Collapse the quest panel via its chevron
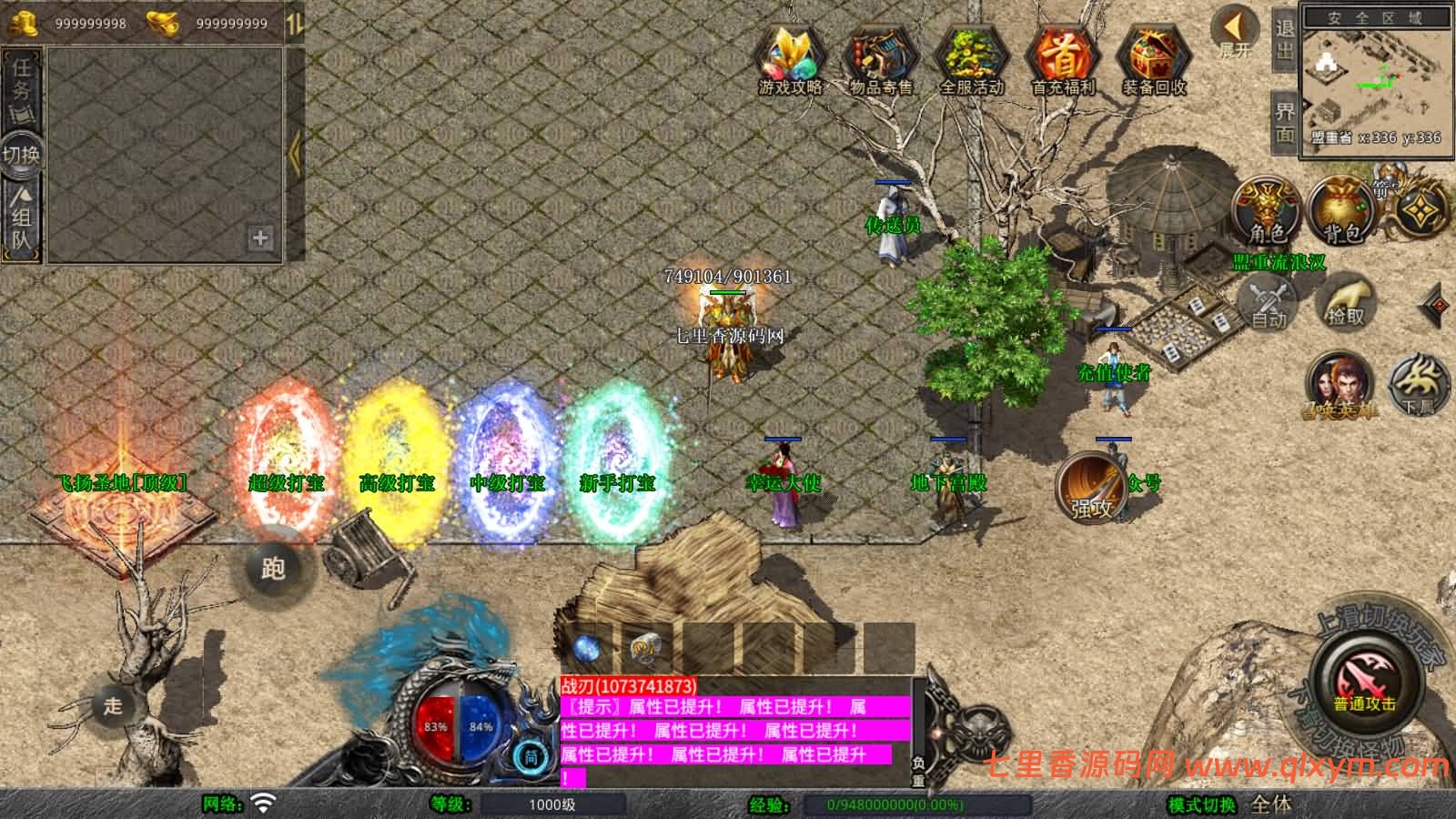Screen dimensions: 1456x819 coord(294,153)
